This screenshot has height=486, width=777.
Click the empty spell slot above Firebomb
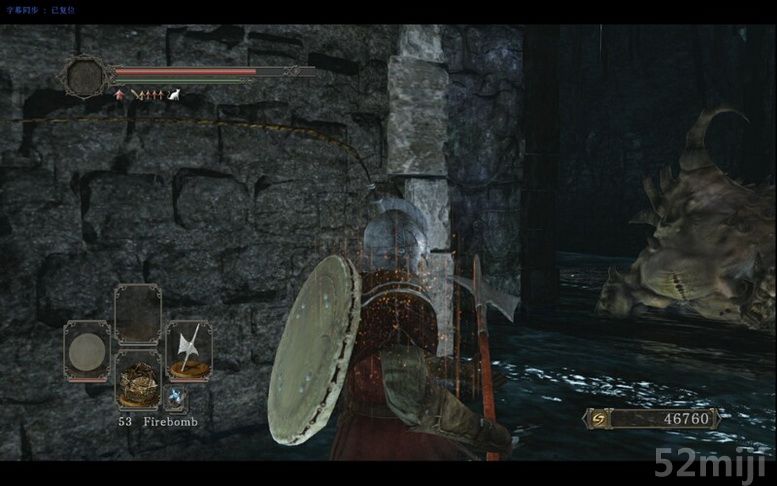[x=138, y=313]
